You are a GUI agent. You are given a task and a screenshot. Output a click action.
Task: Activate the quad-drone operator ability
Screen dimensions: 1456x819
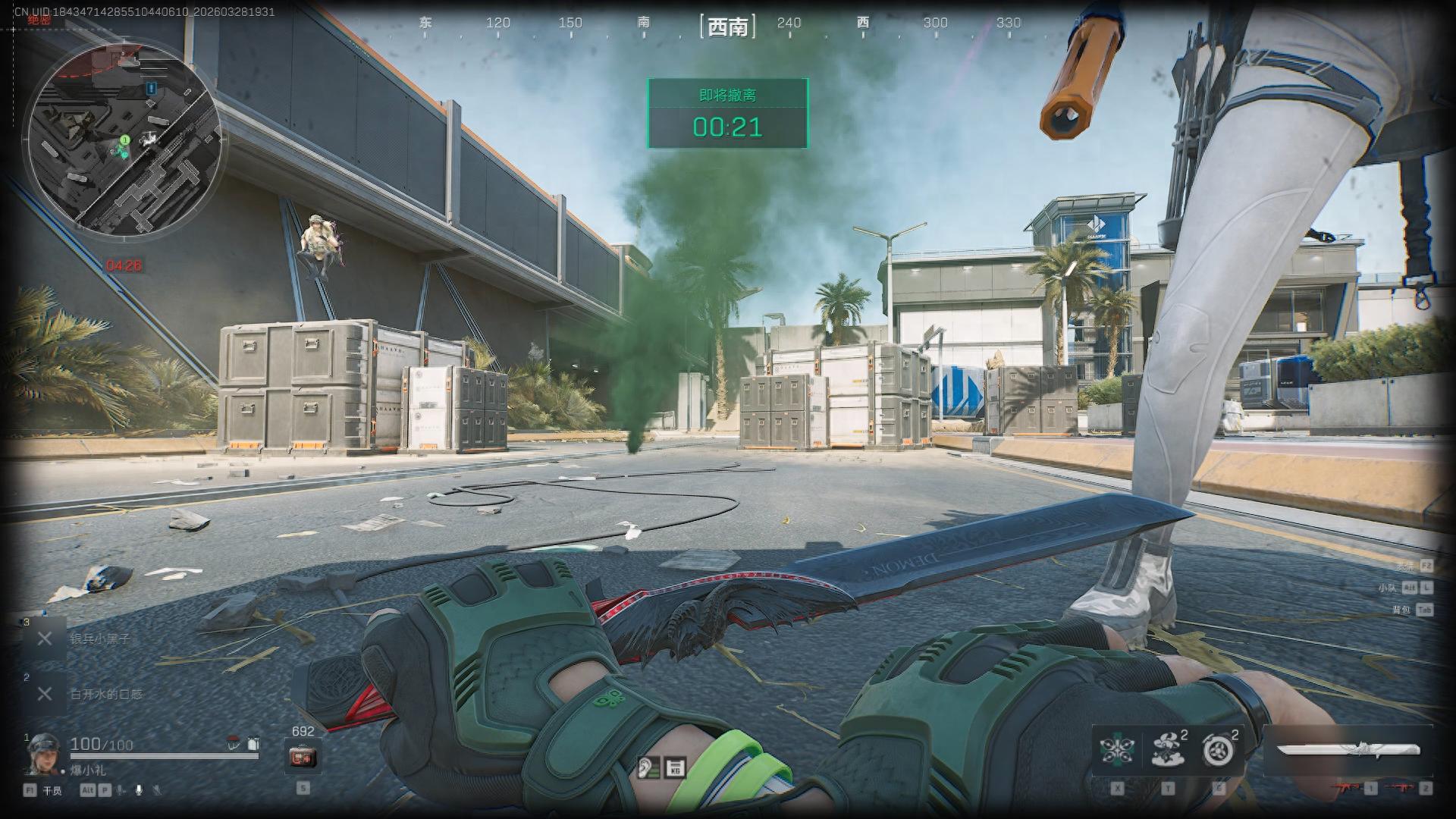coord(1117,749)
